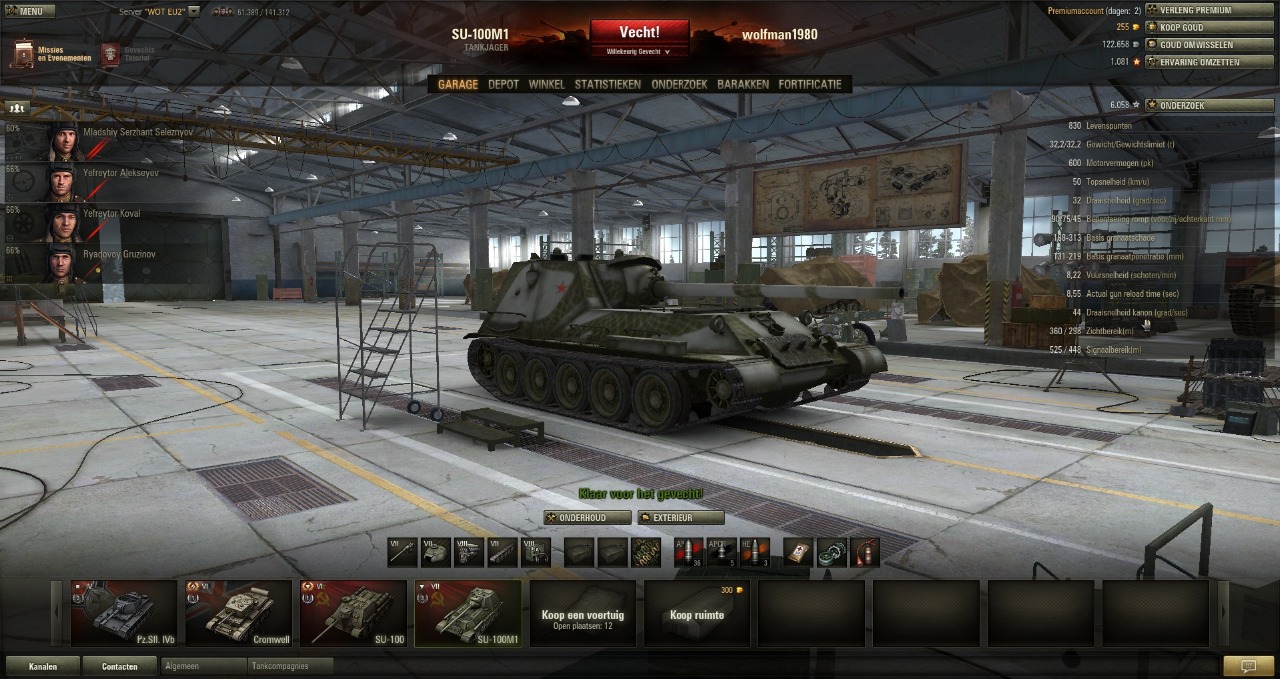This screenshot has width=1280, height=679.
Task: Click Koop een voertuig slot
Action: pyautogui.click(x=582, y=613)
